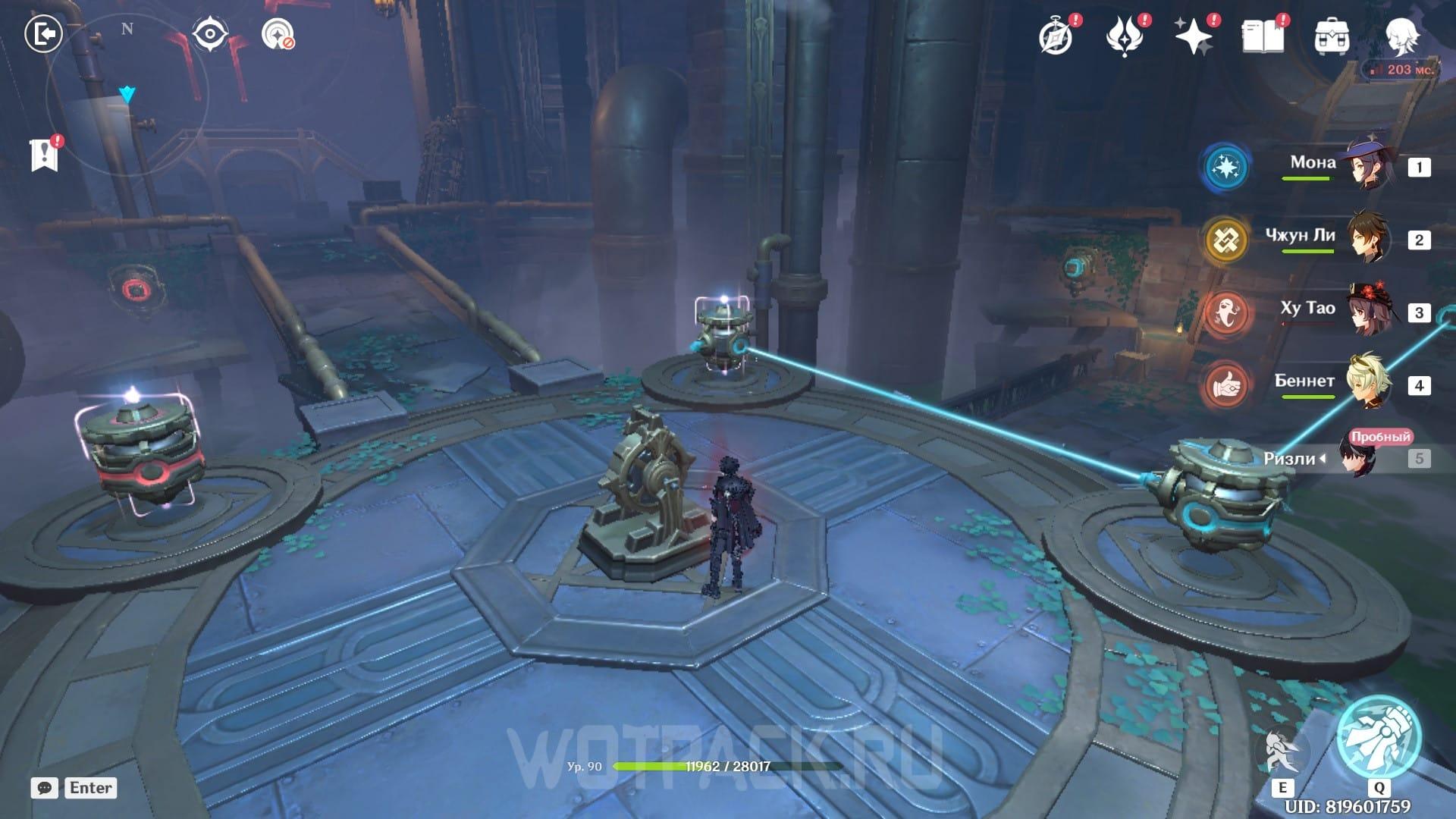The height and width of the screenshot is (819, 1456).
Task: Open the quest bookmark with alert
Action: [45, 155]
